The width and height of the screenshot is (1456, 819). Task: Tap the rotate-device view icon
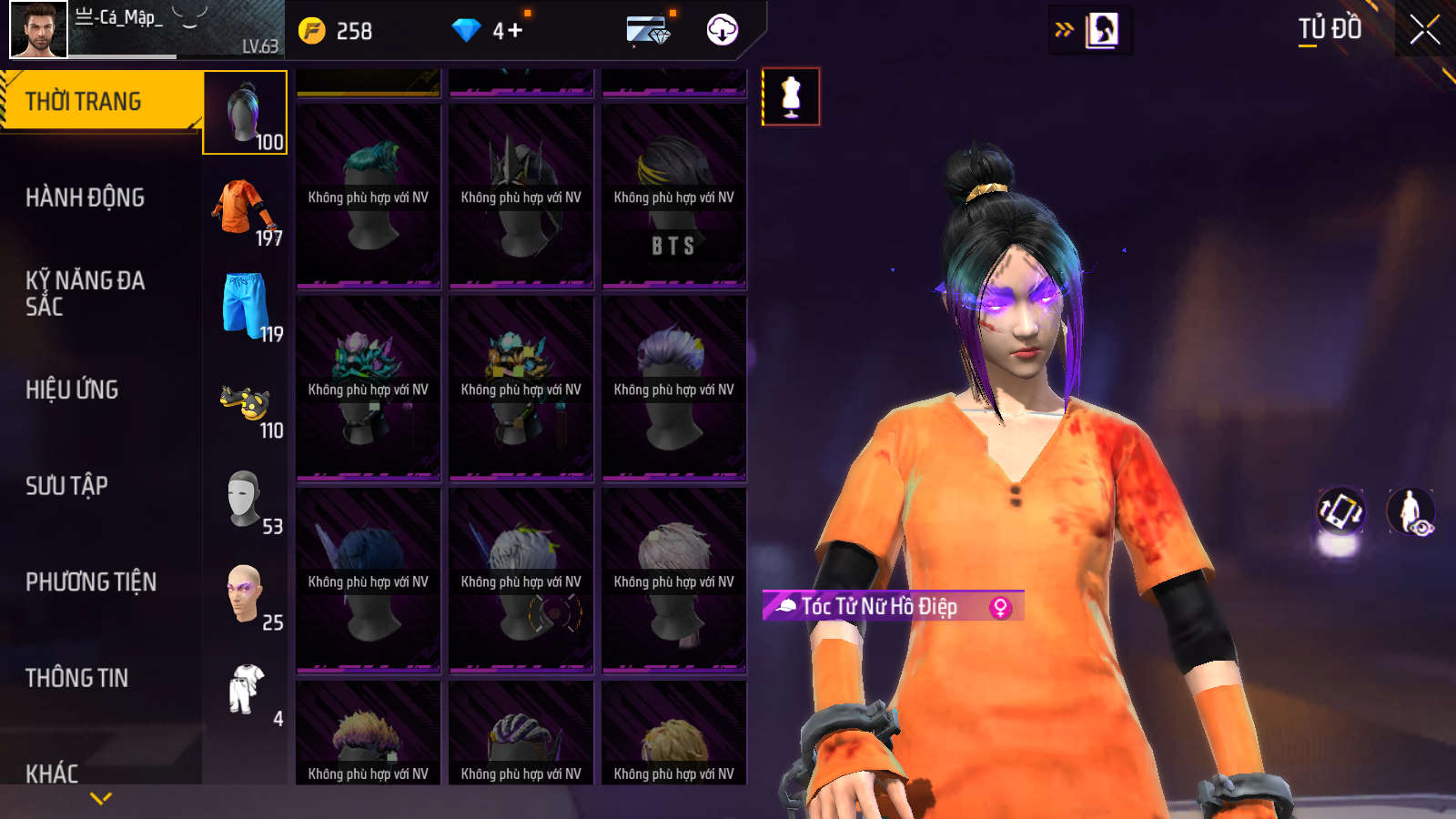click(1340, 511)
